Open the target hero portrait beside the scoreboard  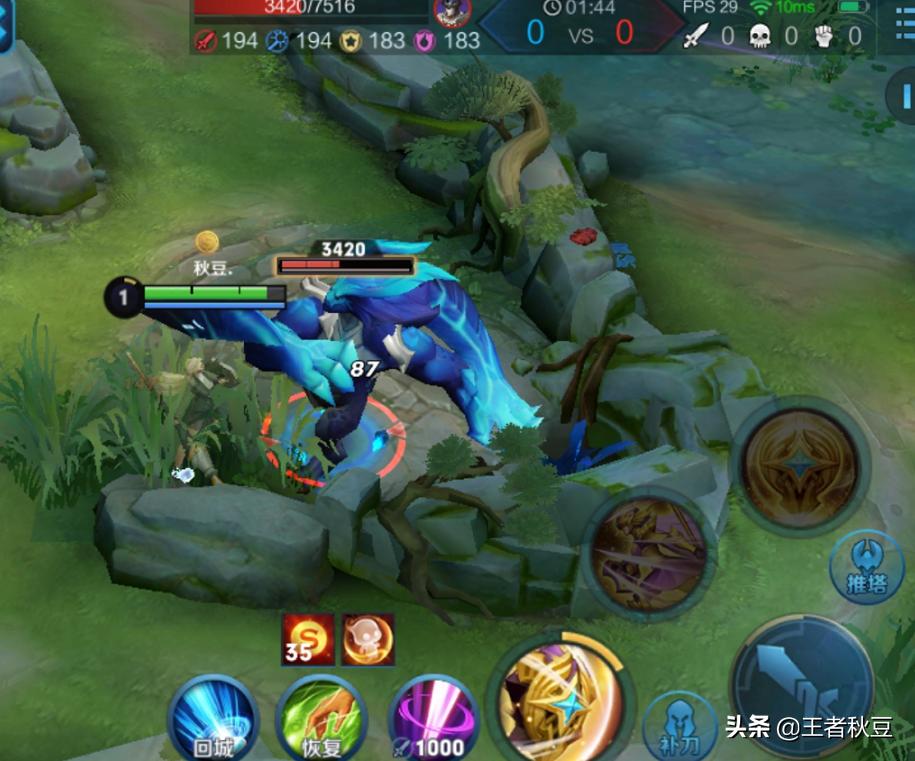(452, 13)
